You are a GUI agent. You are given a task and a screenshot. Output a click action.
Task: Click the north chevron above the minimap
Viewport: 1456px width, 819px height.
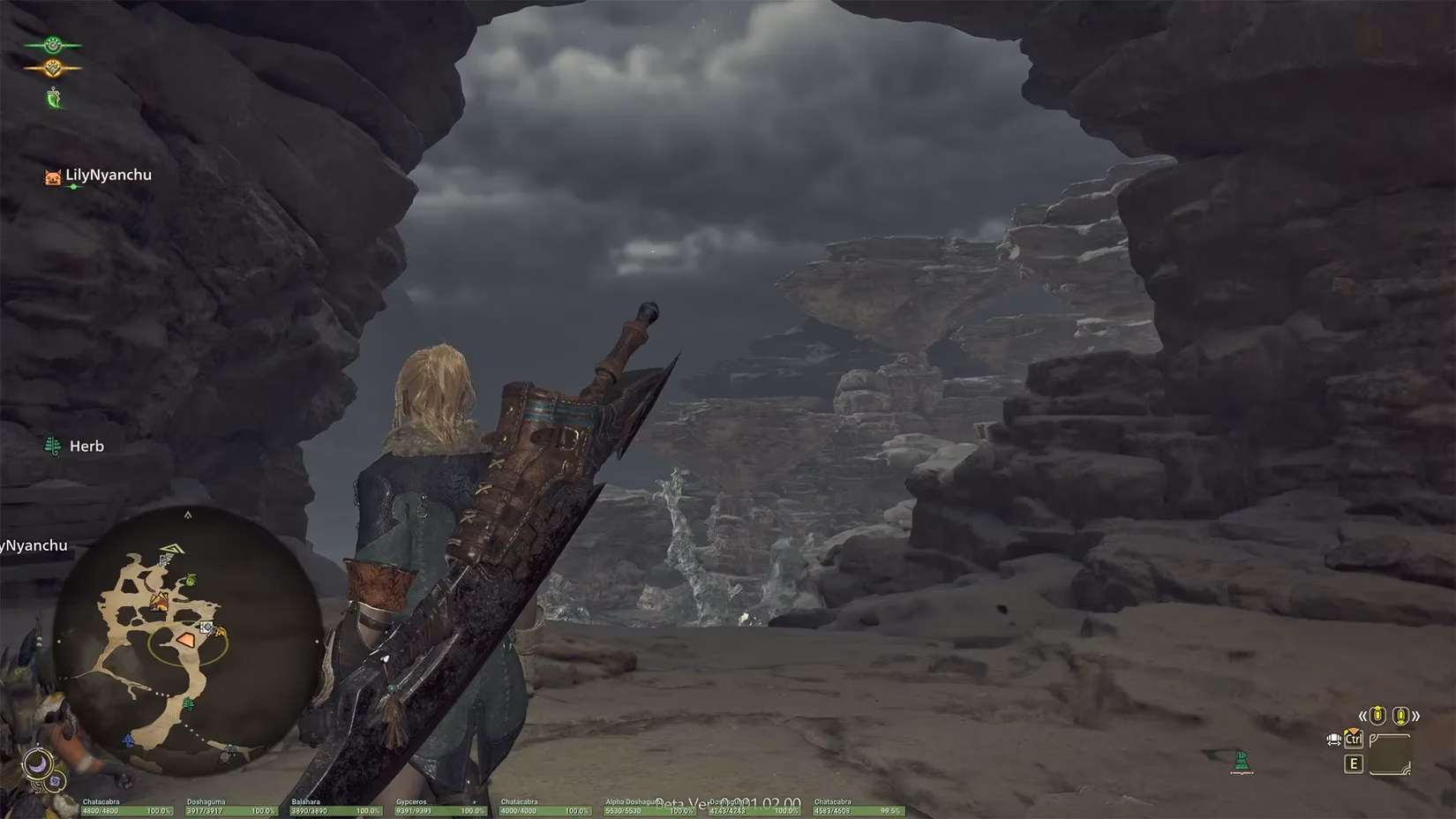189,515
